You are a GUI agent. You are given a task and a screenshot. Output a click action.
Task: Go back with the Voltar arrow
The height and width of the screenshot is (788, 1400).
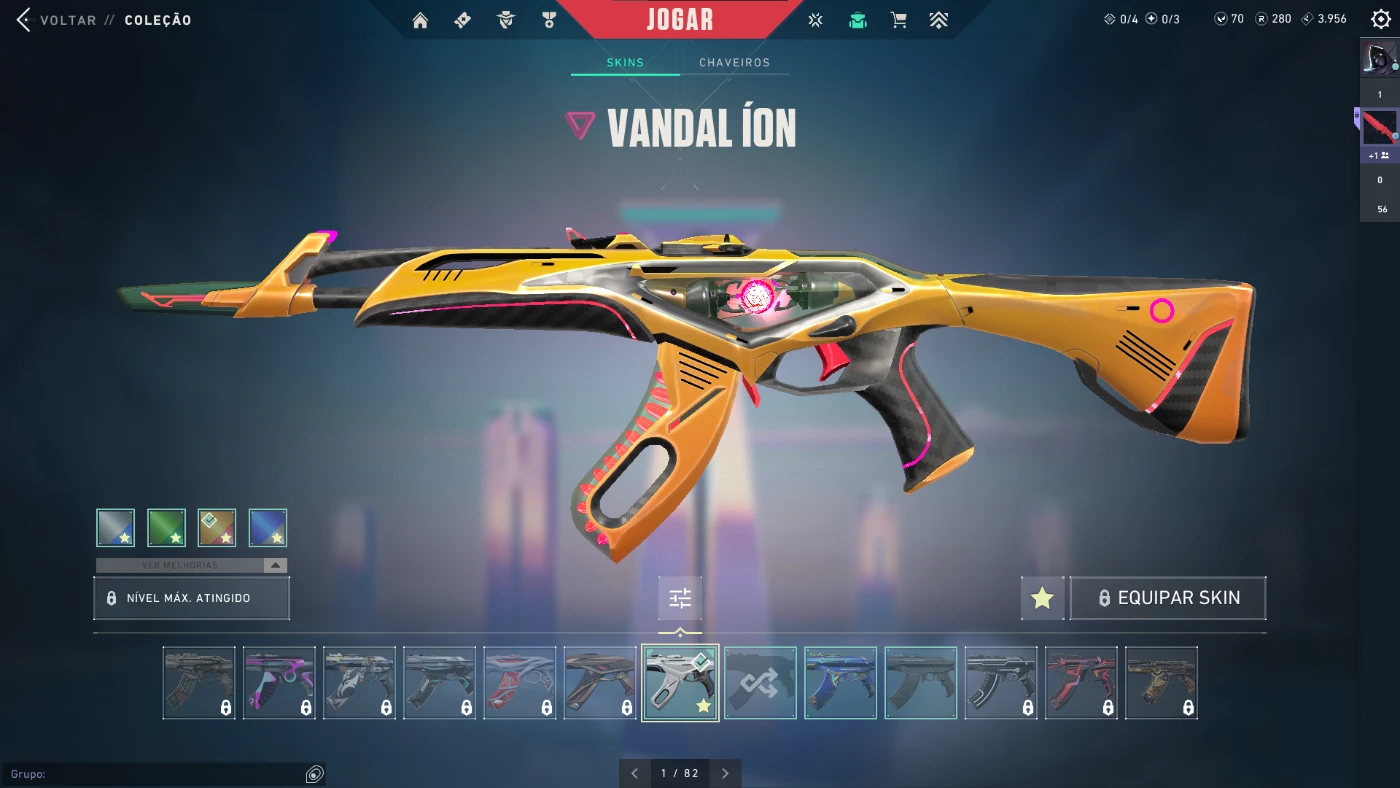point(24,20)
